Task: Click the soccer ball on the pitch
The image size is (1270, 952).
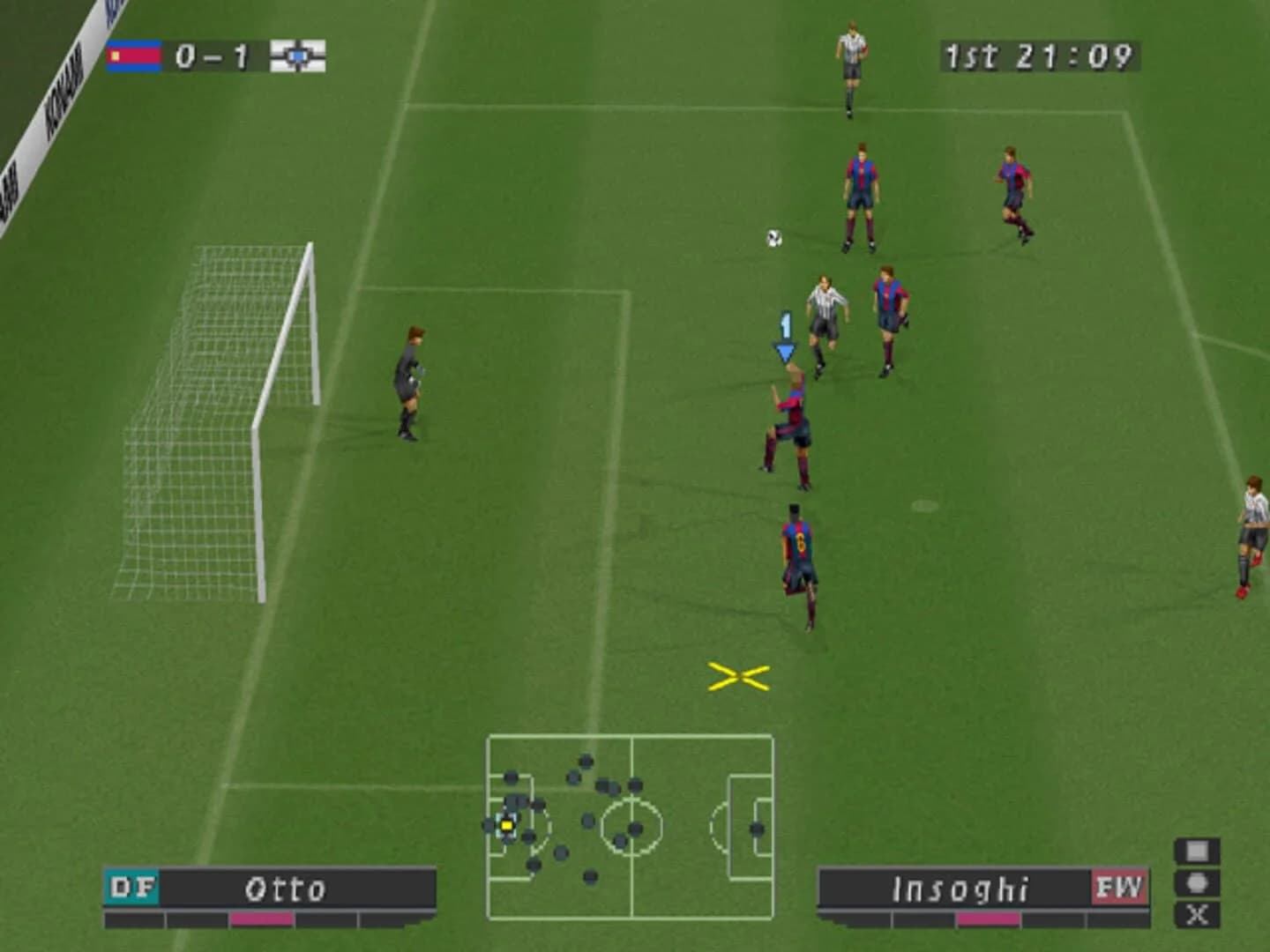Action: (x=774, y=236)
